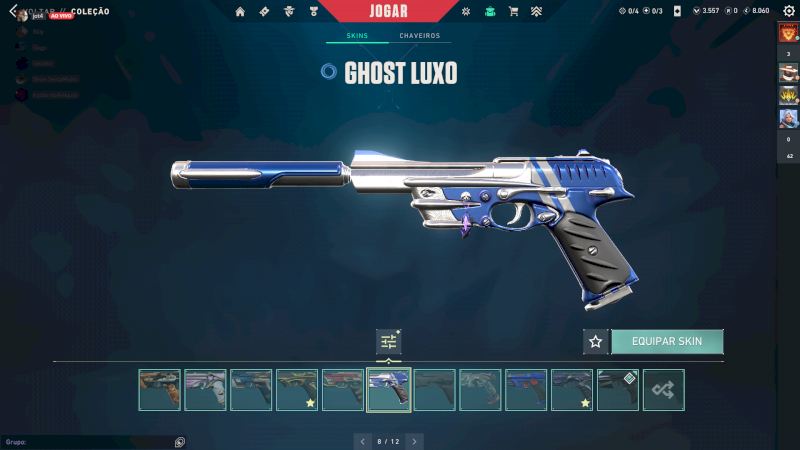
Task: Open the battle pass ticket icon
Action: (x=264, y=12)
